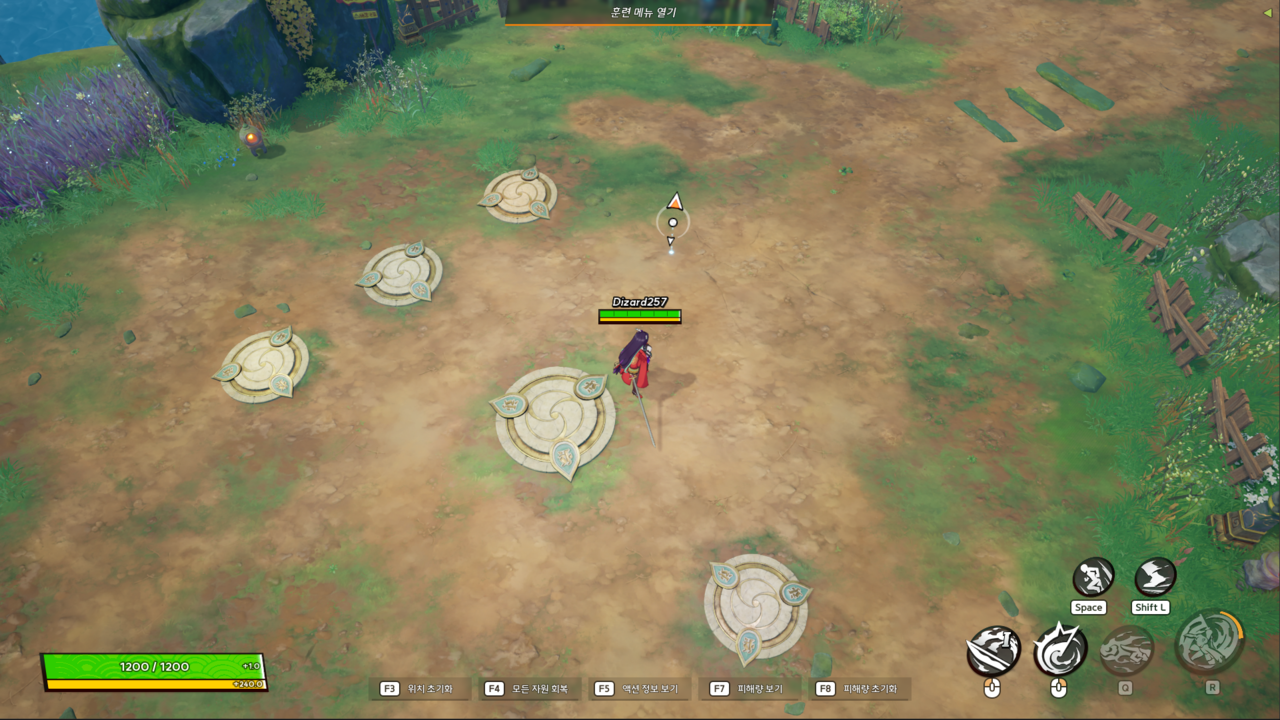
Task: Use the dash boot ability icon
Action: point(1155,577)
